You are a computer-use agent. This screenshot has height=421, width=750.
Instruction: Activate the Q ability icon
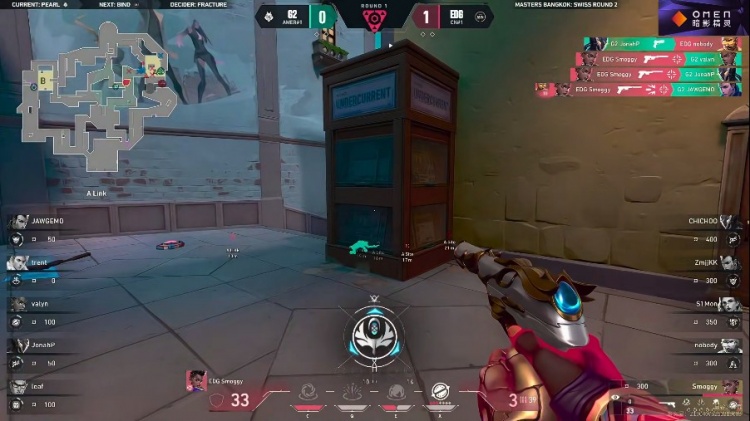tap(352, 393)
